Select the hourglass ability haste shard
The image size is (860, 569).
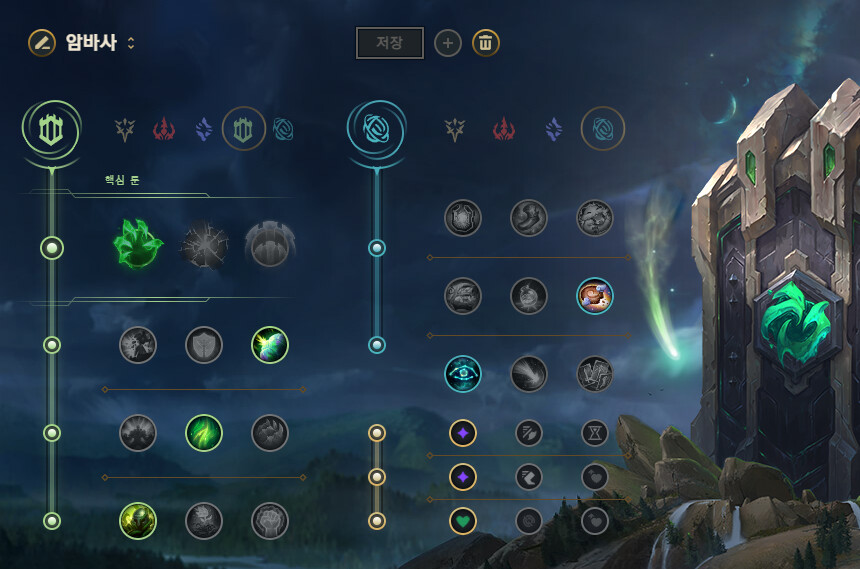click(x=595, y=433)
